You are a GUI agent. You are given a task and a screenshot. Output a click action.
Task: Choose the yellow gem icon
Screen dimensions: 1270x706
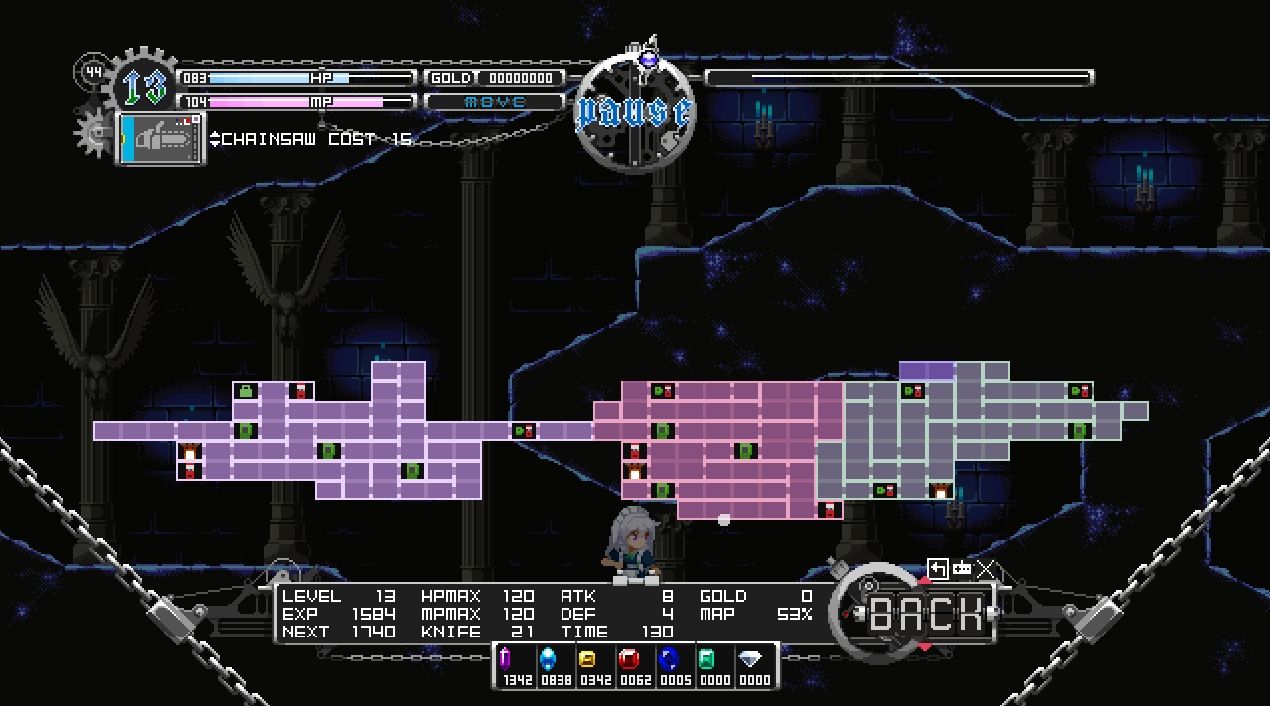[x=588, y=659]
